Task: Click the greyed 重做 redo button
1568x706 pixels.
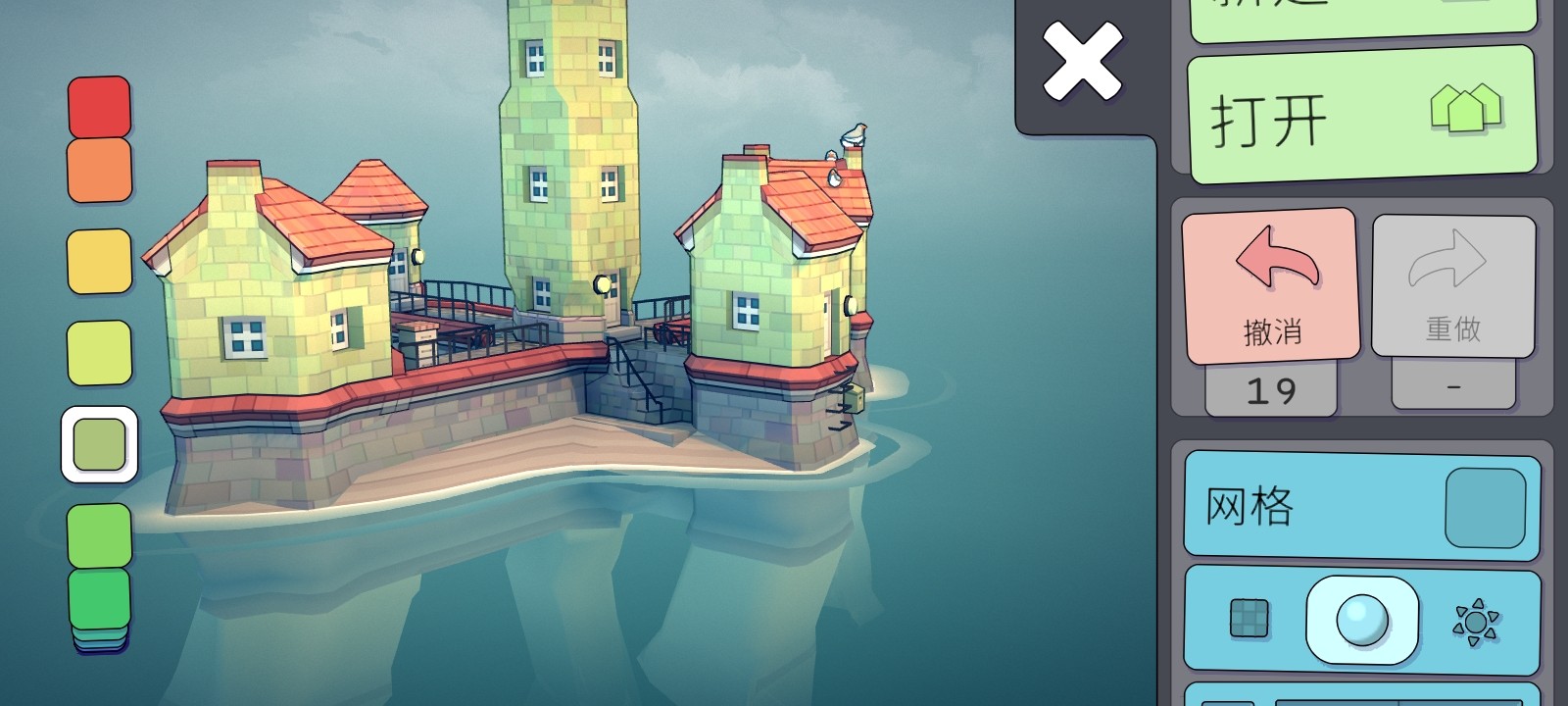Action: [x=1453, y=284]
